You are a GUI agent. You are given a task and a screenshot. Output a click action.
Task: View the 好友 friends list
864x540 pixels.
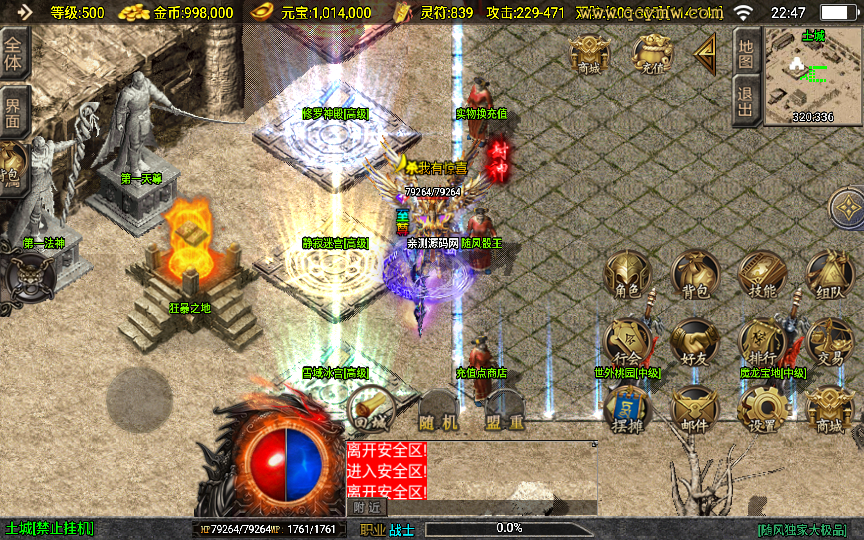tap(695, 342)
